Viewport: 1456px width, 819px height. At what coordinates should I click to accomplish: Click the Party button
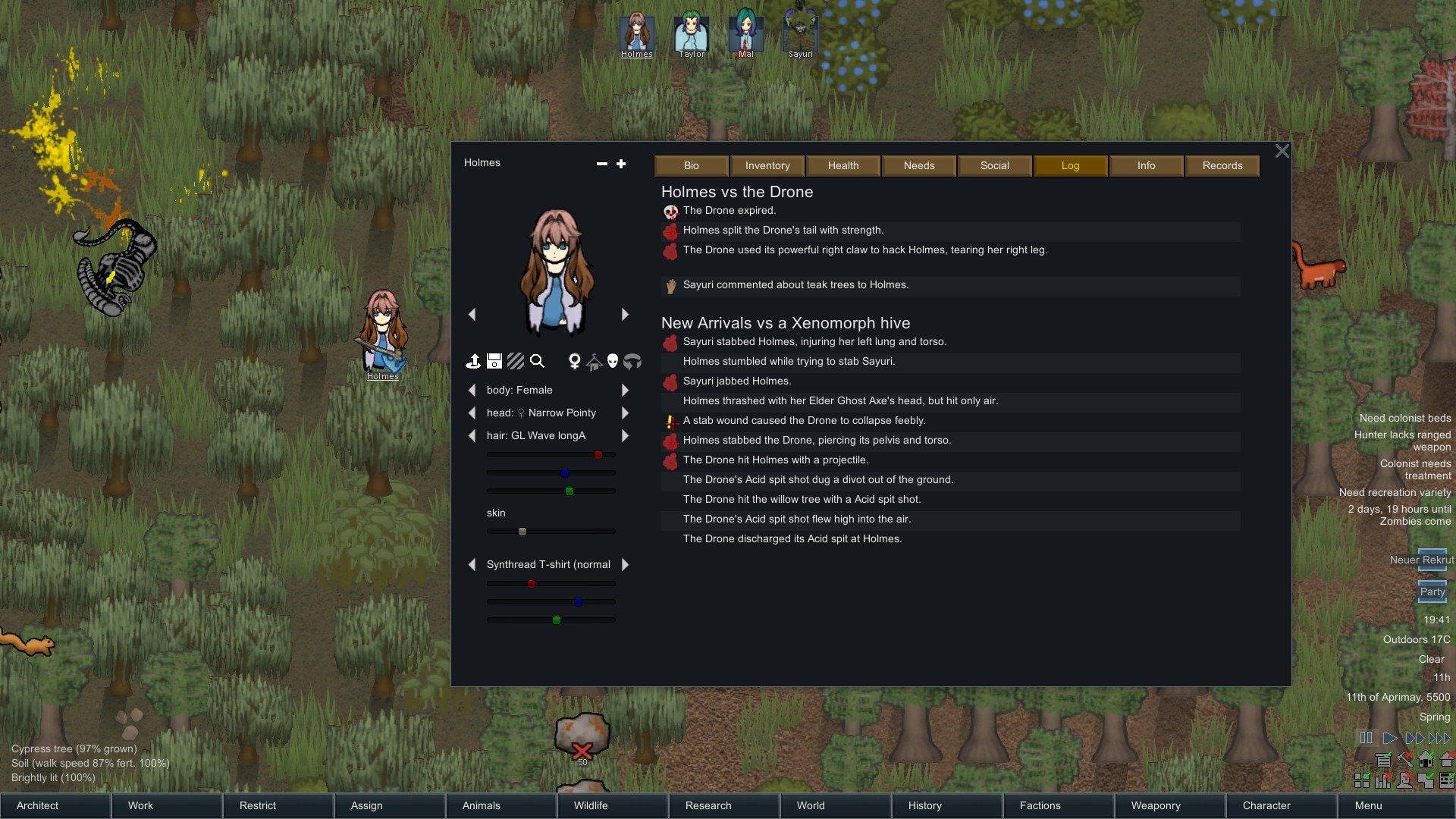1432,591
